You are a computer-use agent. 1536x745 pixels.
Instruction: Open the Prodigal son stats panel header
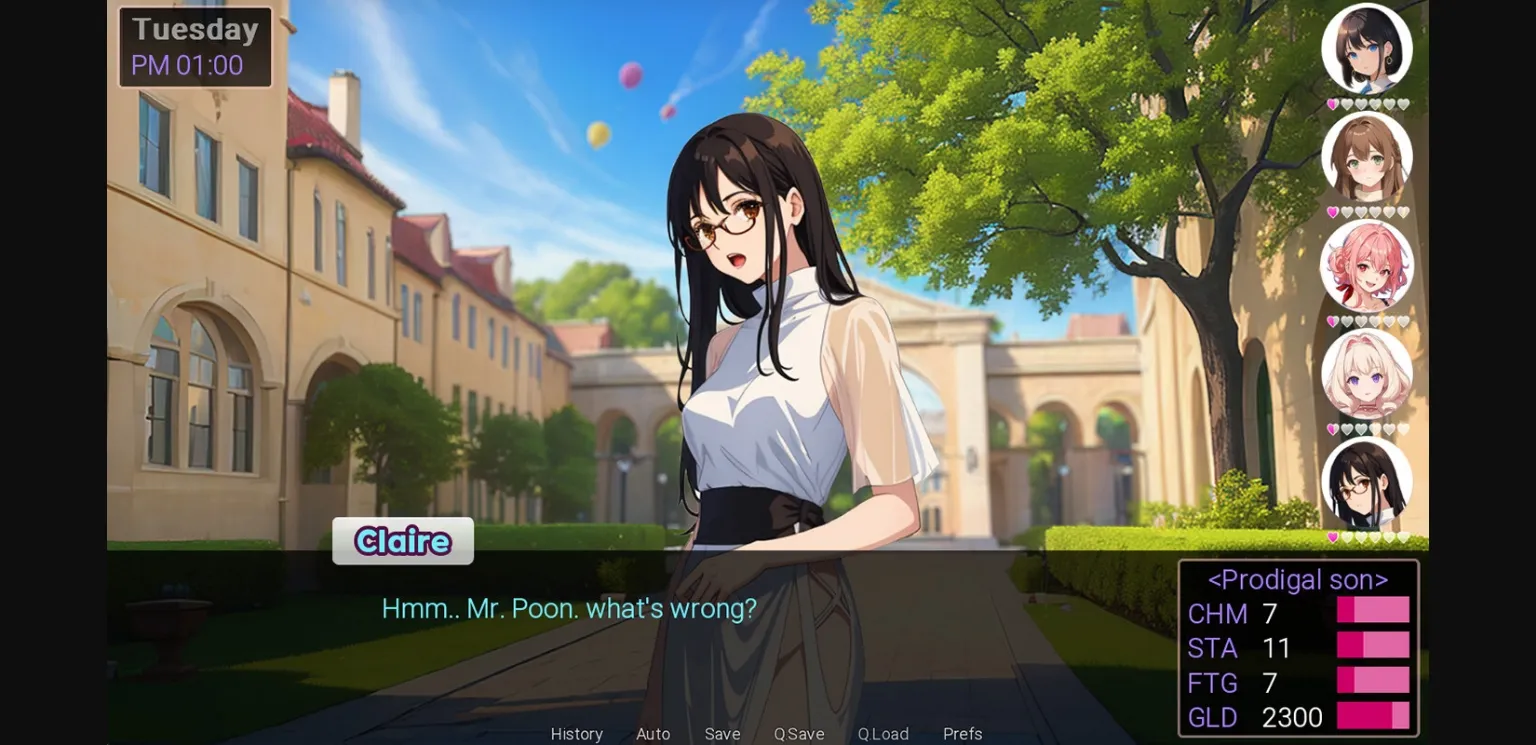pyautogui.click(x=1298, y=579)
